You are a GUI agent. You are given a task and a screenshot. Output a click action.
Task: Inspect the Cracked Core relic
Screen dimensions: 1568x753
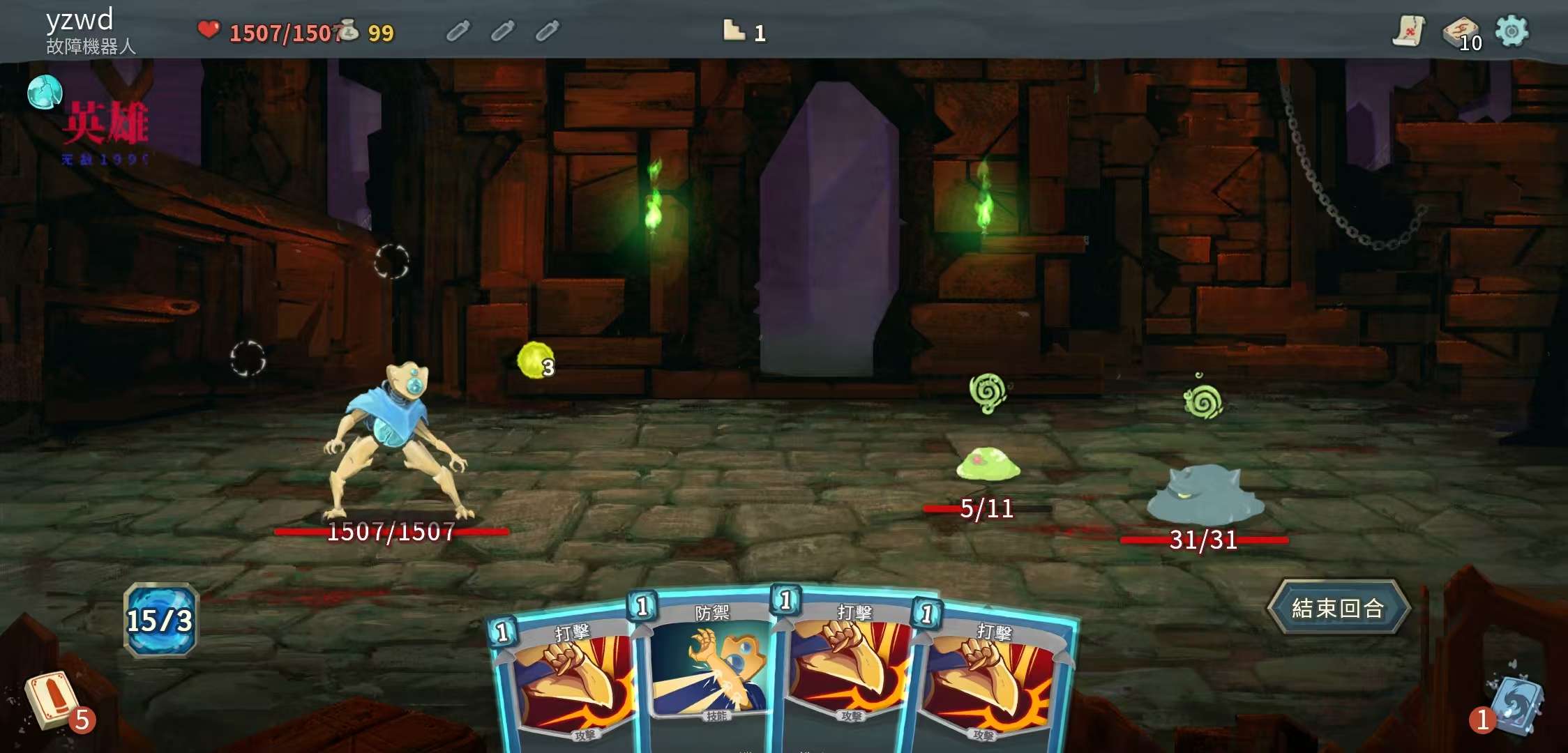pyautogui.click(x=44, y=92)
